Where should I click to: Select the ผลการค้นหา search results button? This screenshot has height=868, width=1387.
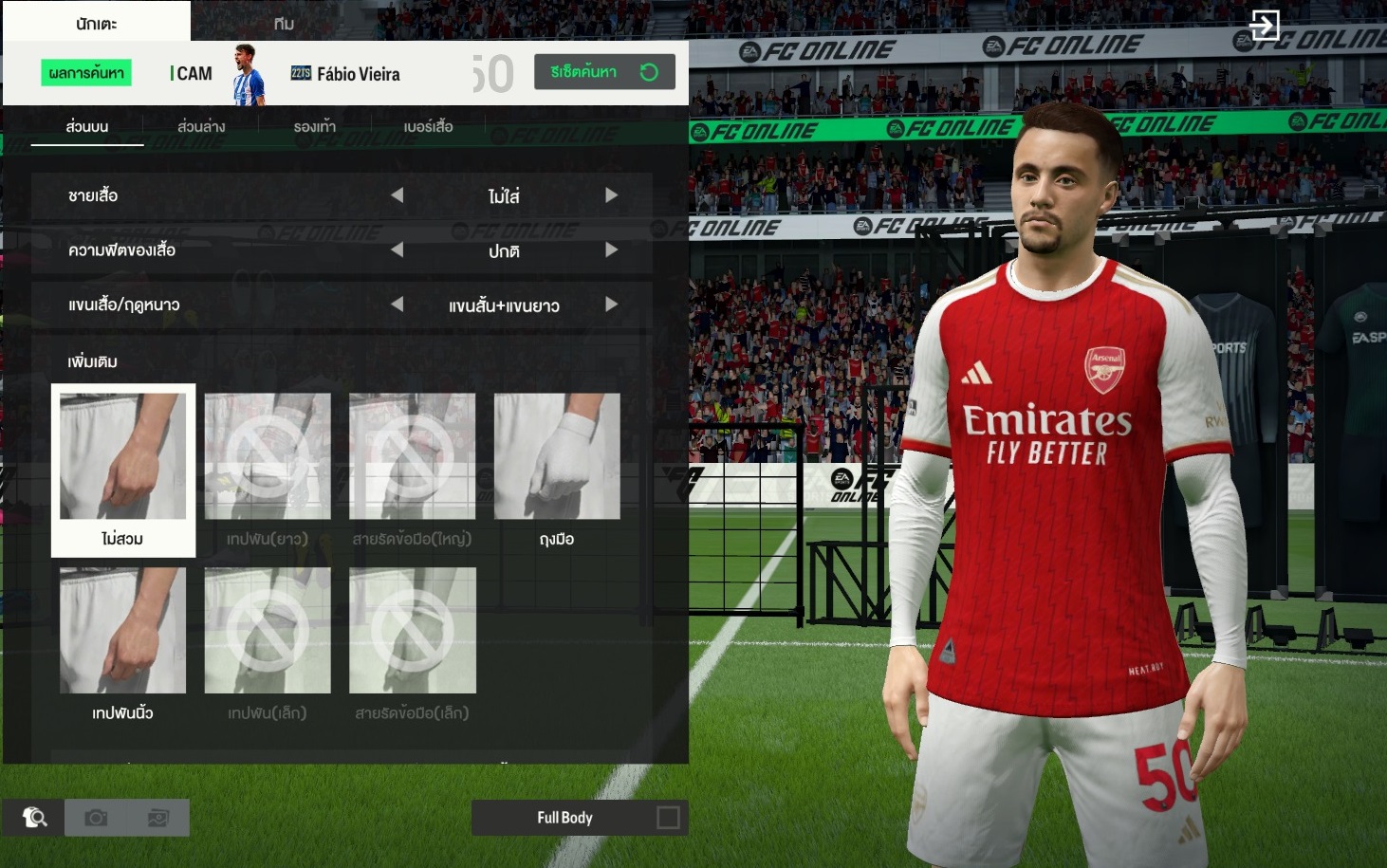86,73
